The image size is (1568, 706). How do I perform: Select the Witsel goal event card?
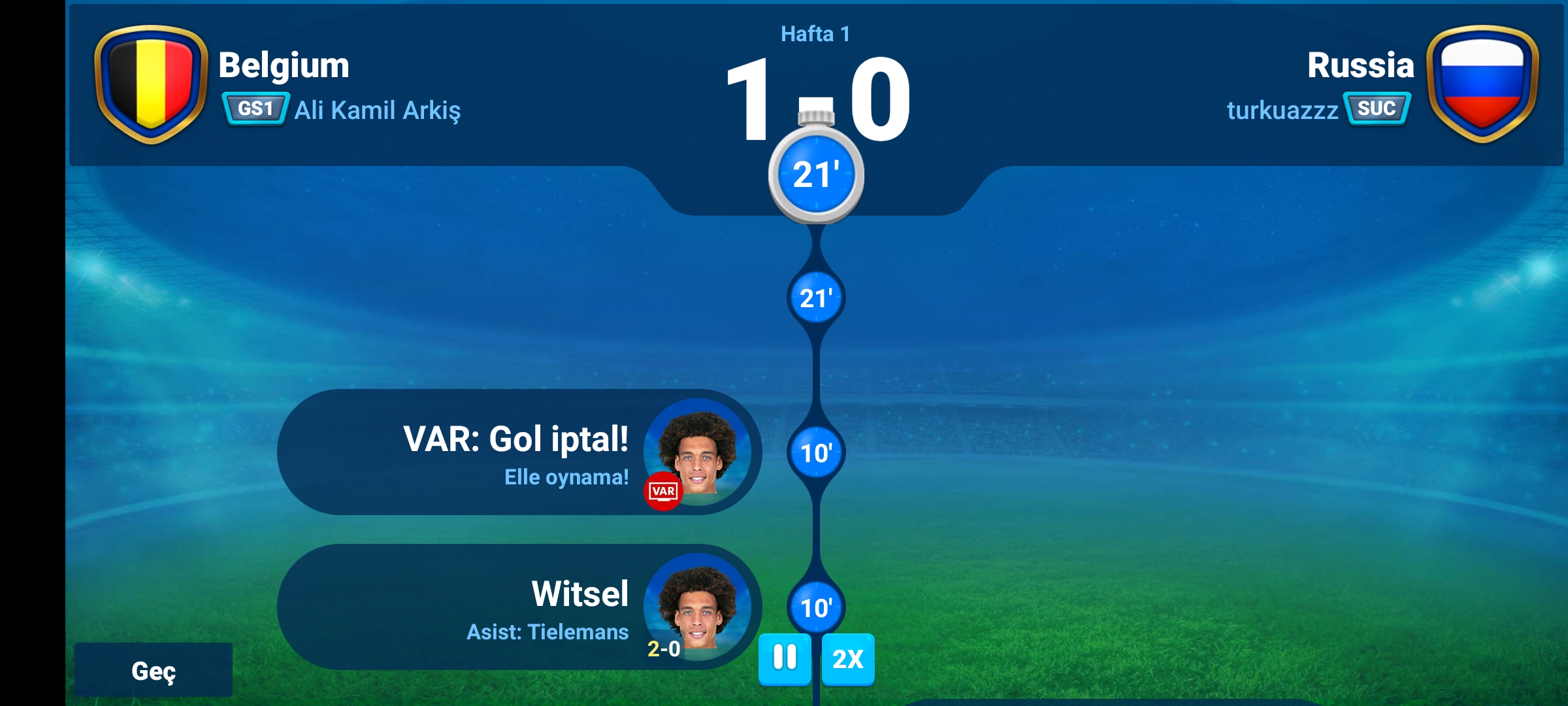click(x=518, y=607)
